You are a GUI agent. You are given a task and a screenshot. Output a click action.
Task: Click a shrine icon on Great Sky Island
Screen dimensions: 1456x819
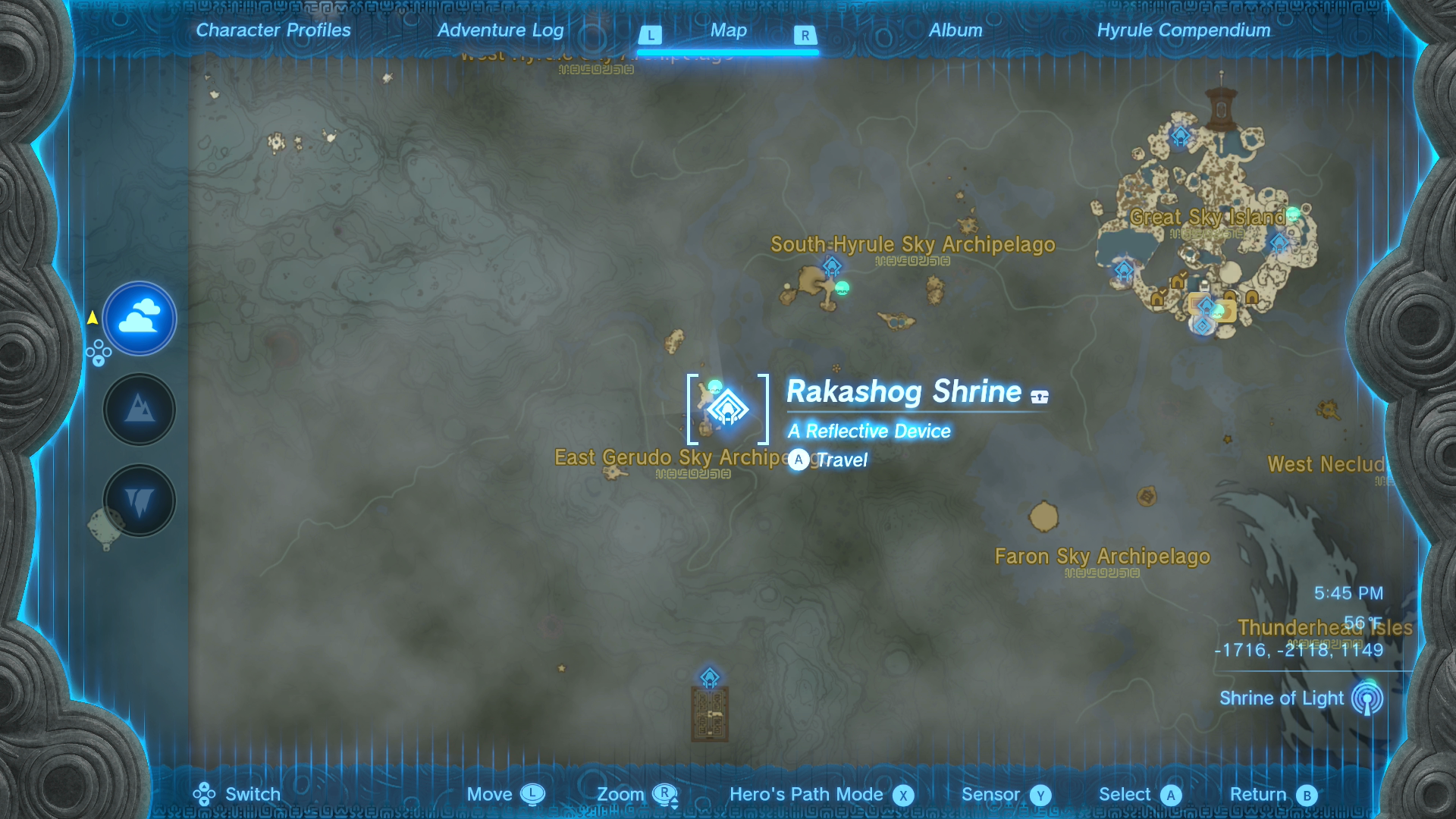1179,136
